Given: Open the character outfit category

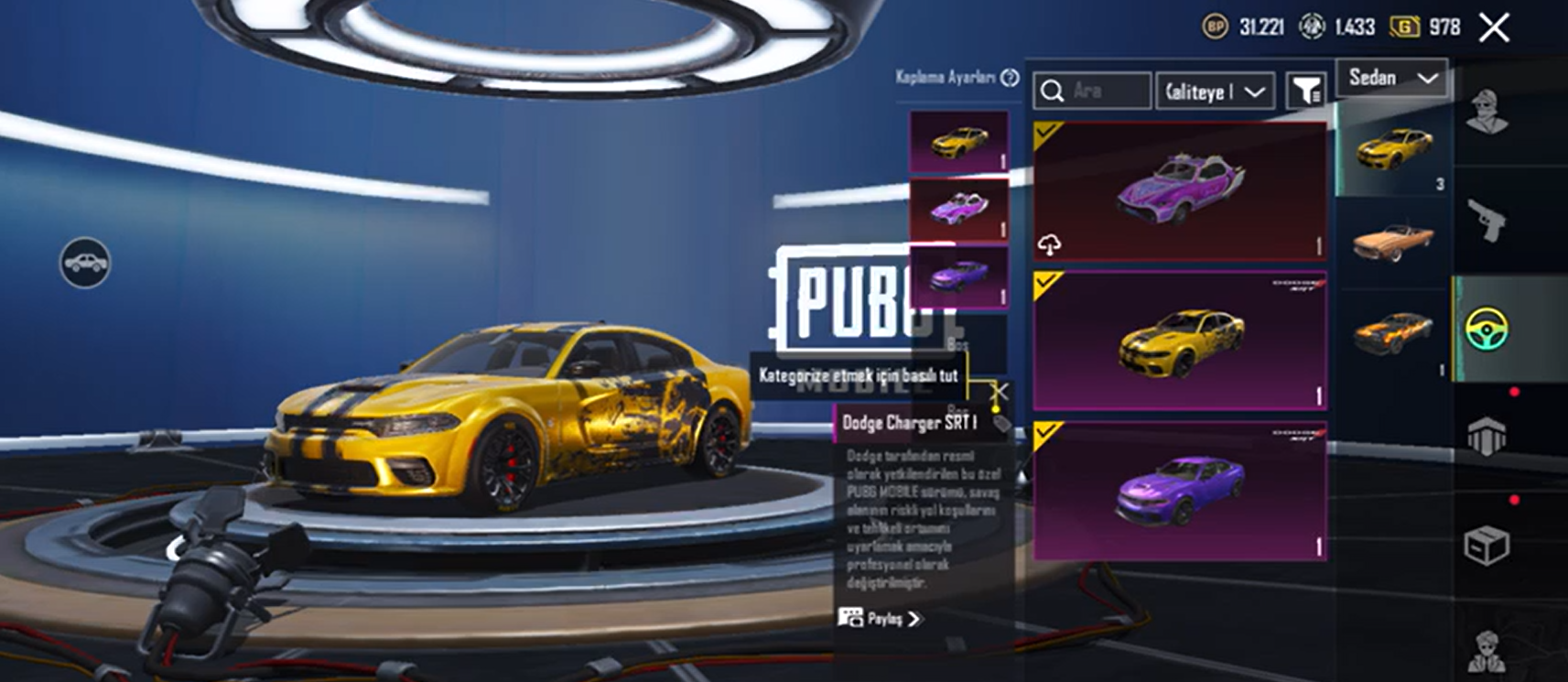Looking at the screenshot, I should coord(1486,113).
